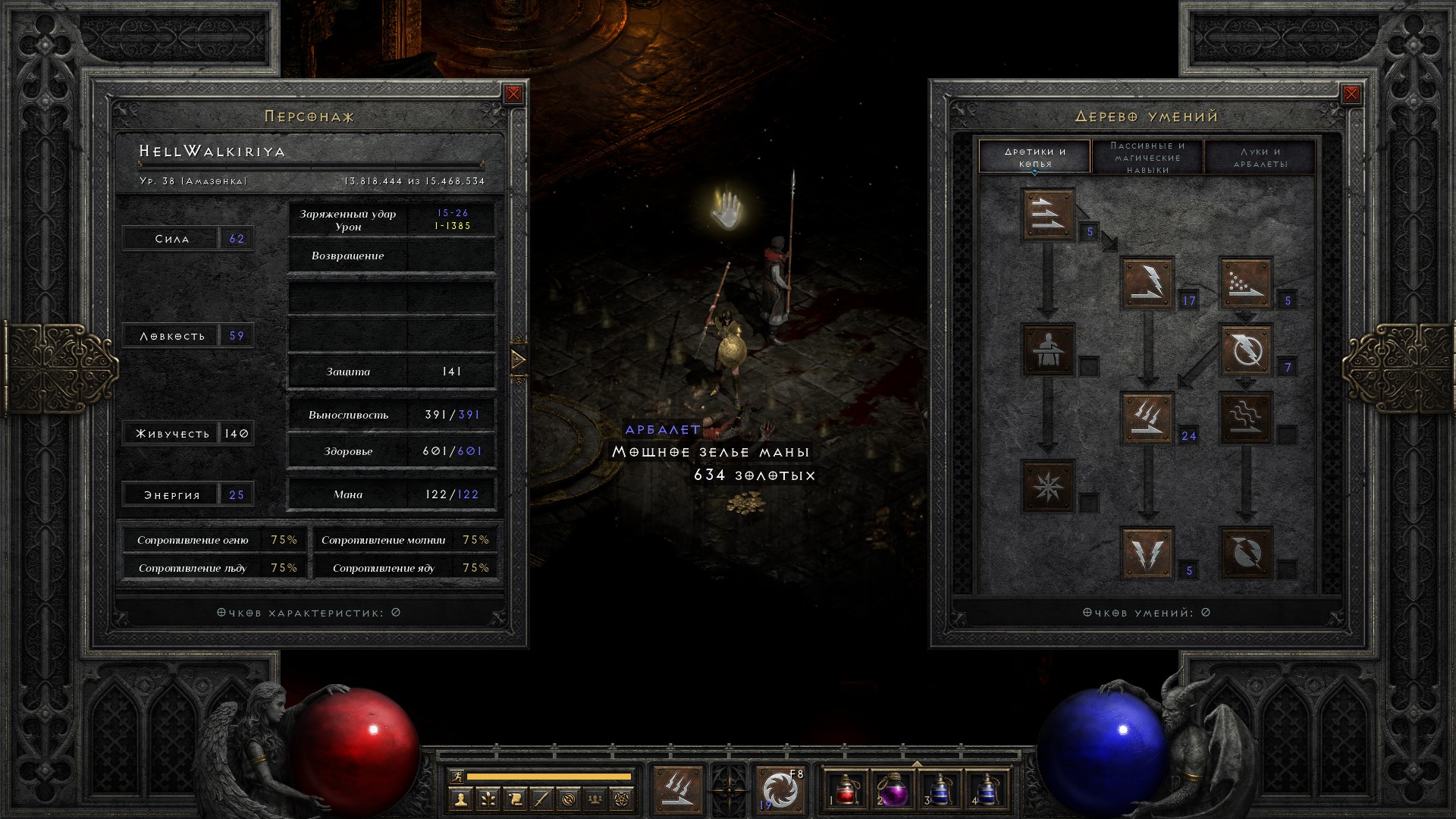Pick the Poison Javelin dotted-trail skill
Screen dimensions: 1456x819
tap(1245, 283)
